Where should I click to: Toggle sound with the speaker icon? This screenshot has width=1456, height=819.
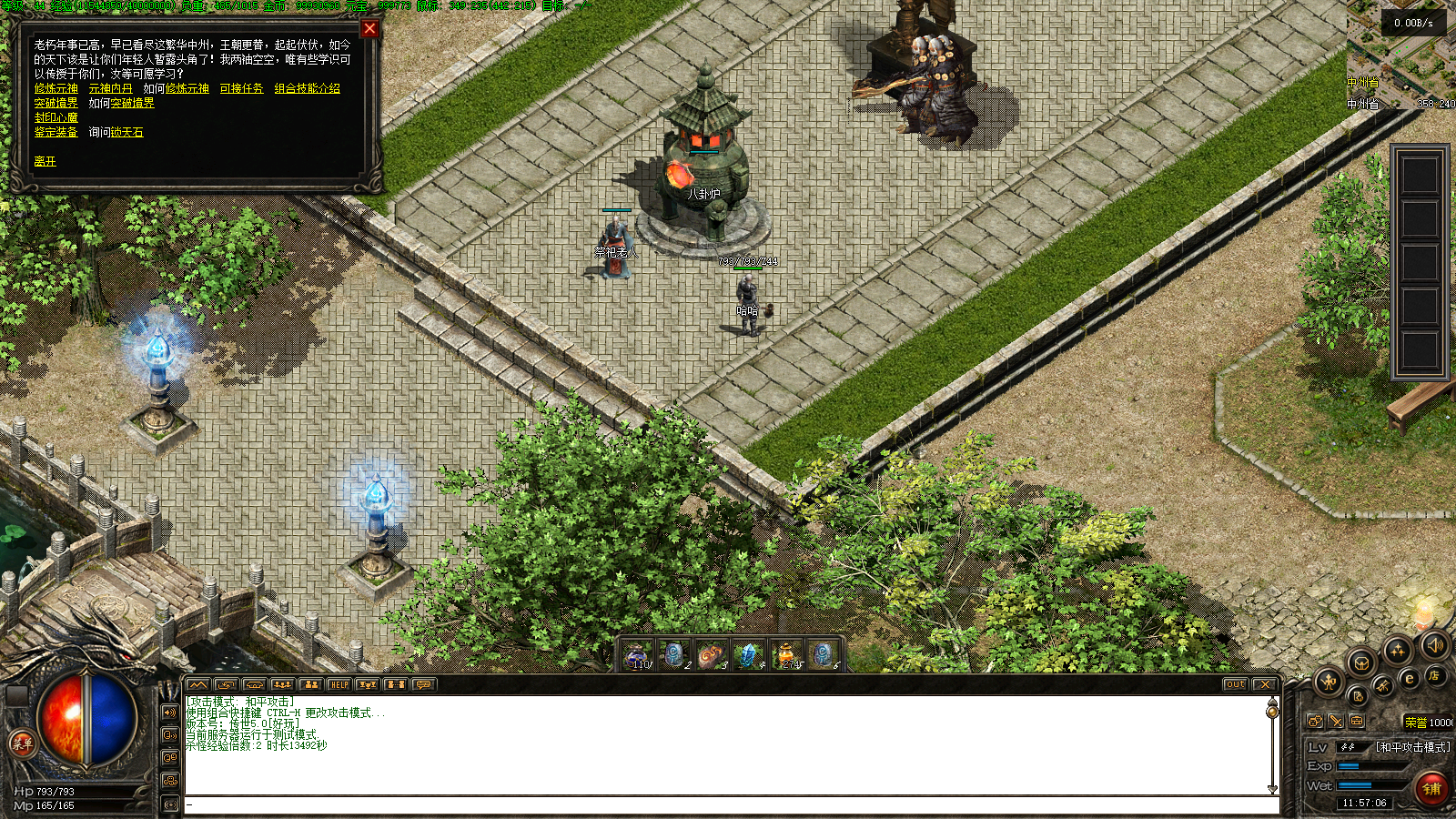click(1435, 645)
